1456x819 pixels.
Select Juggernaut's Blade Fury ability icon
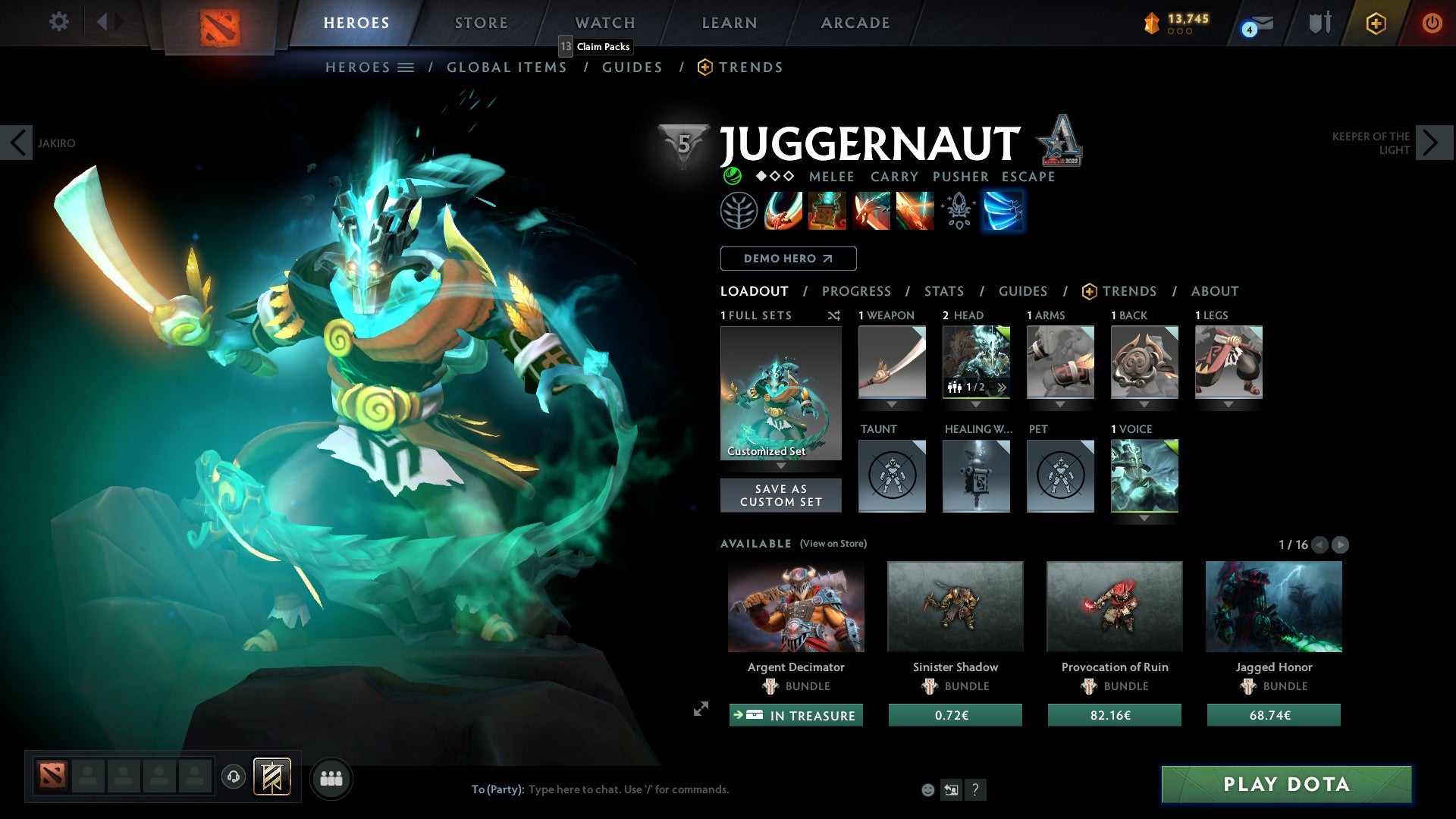(x=783, y=211)
